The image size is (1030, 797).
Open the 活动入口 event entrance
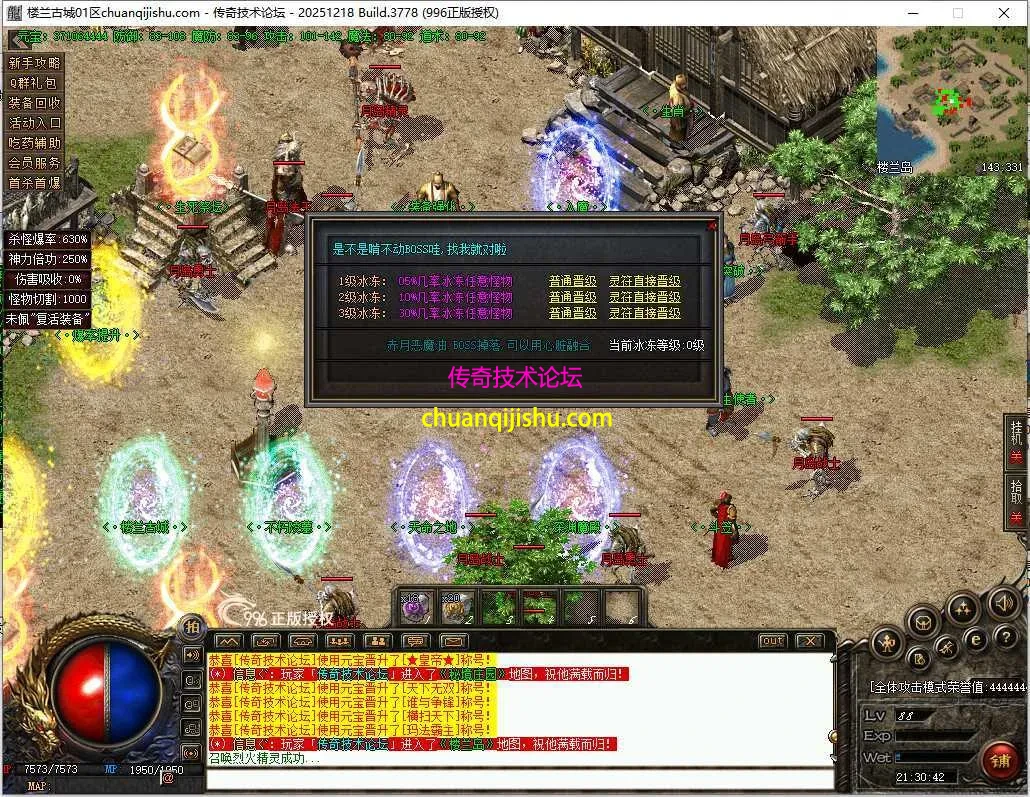tap(34, 123)
